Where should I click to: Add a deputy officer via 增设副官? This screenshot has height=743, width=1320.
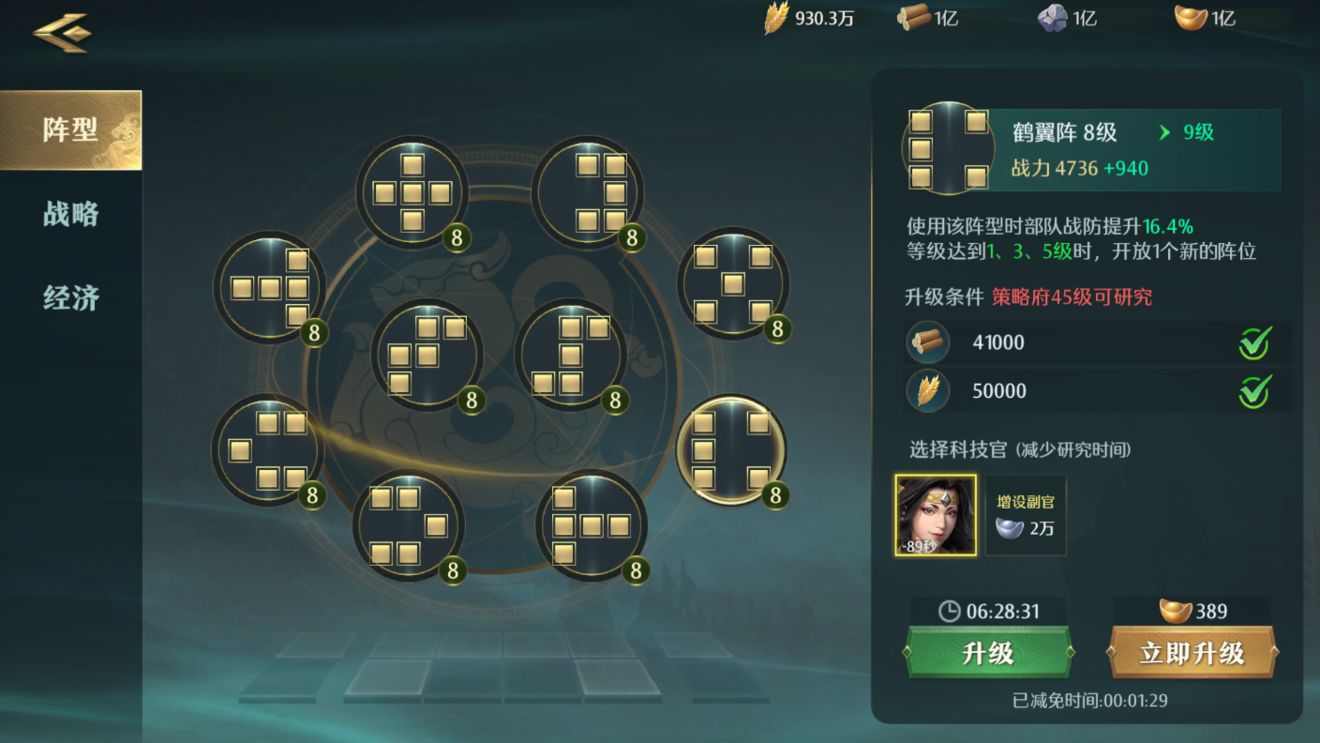click(x=1026, y=515)
